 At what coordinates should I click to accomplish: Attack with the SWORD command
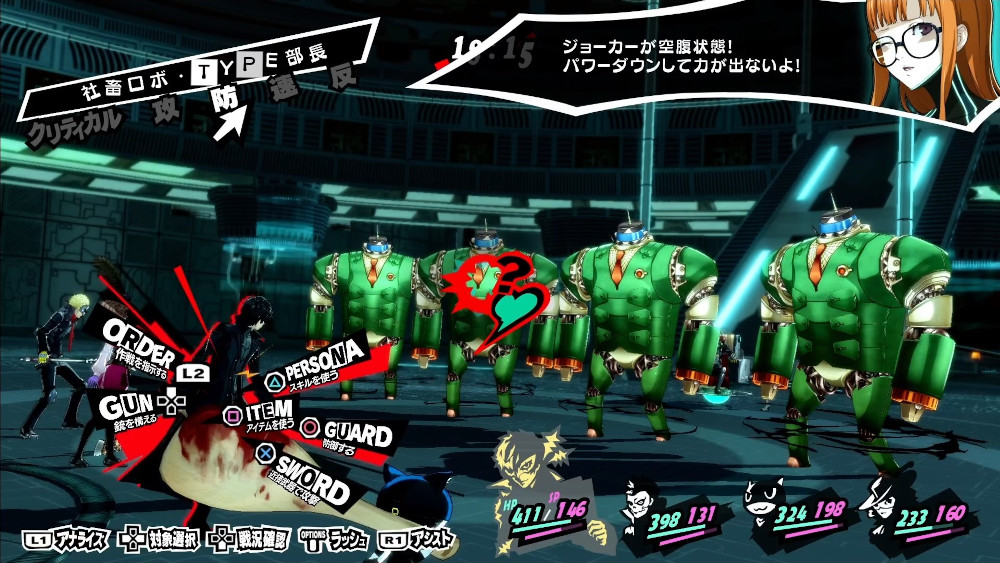pos(310,480)
